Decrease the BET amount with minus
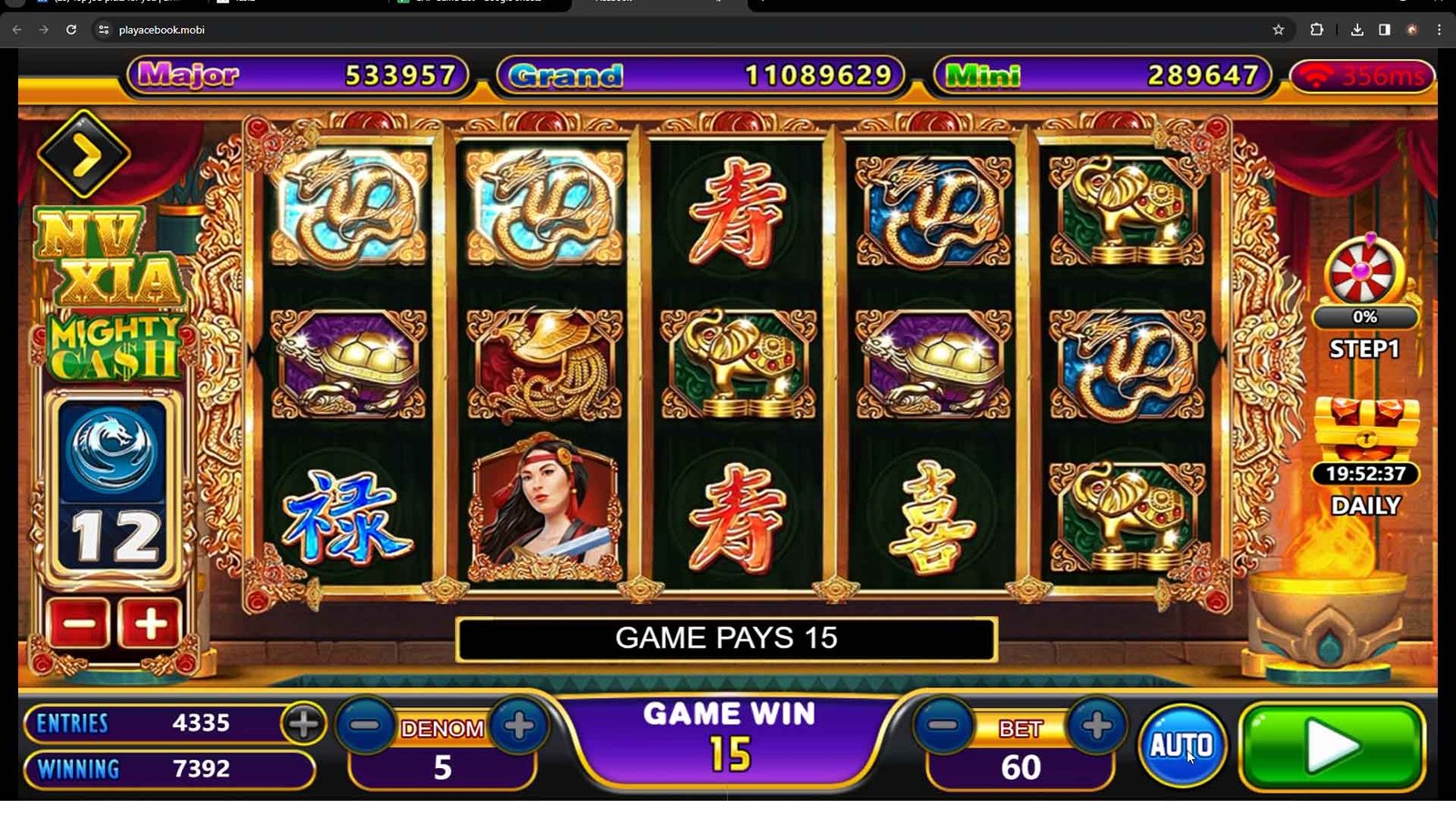This screenshot has width=1456, height=819. tap(944, 725)
